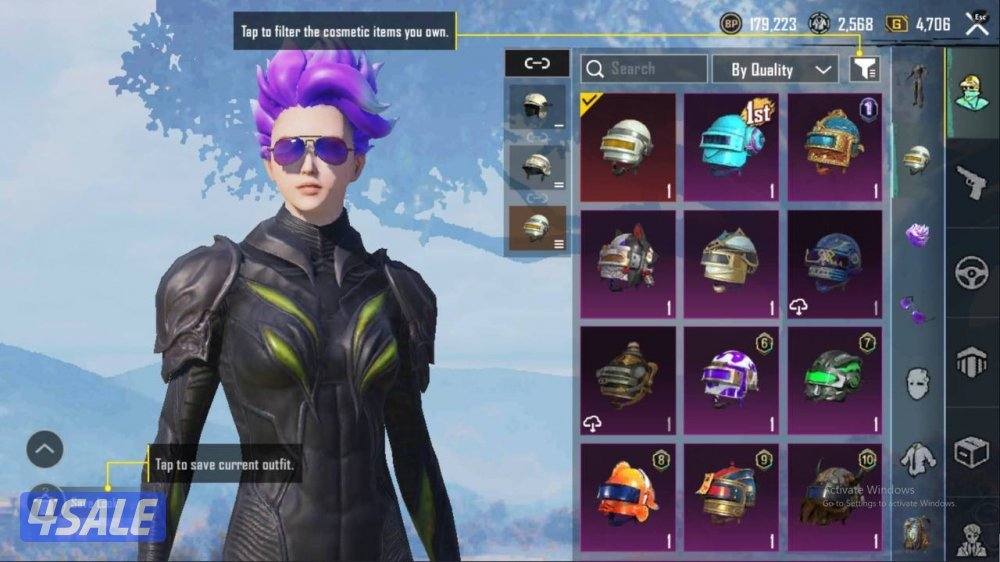The image size is (1000, 562).
Task: Open the By Quality sort dropdown
Action: click(774, 69)
